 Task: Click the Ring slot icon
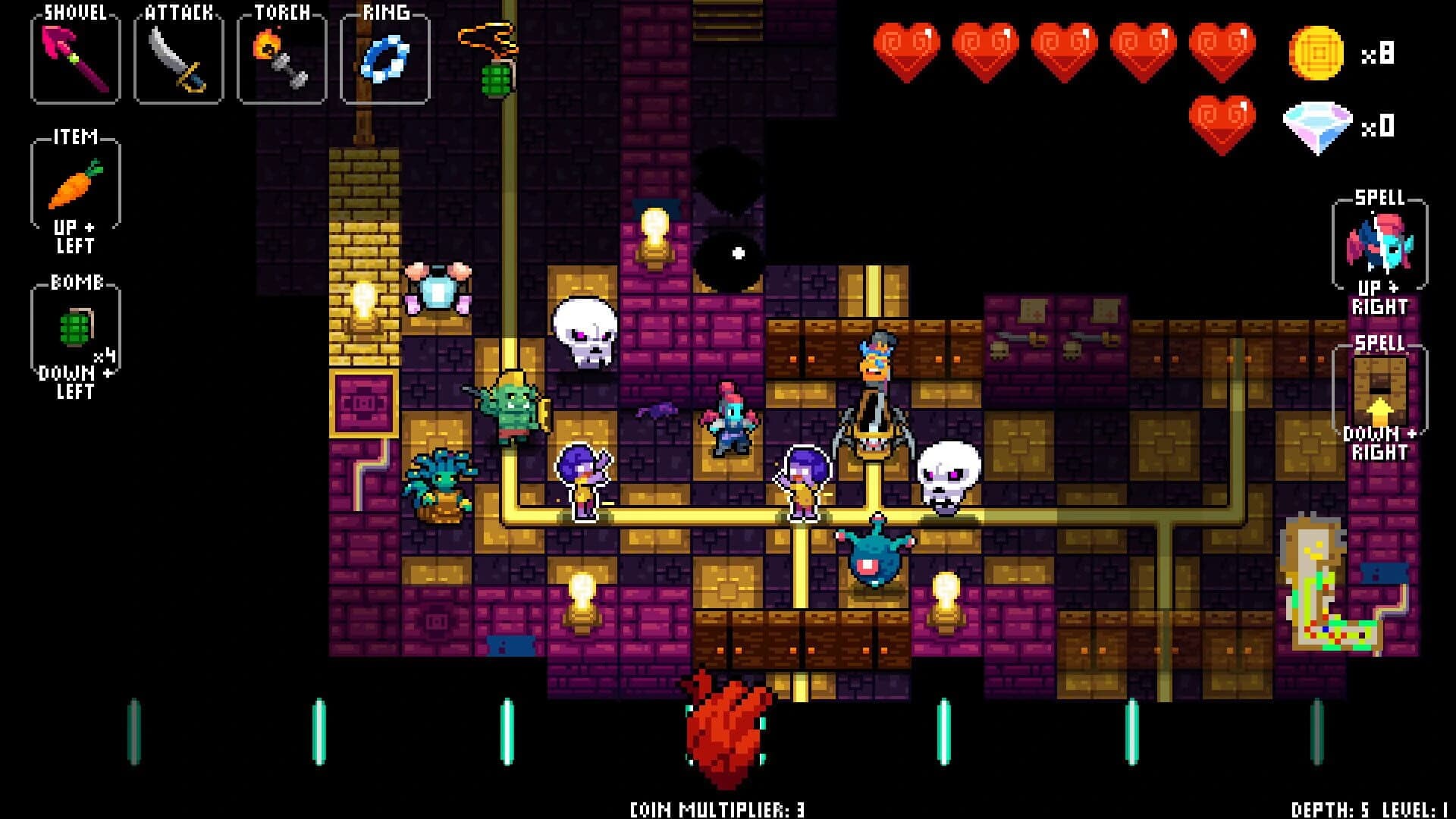pos(384,57)
